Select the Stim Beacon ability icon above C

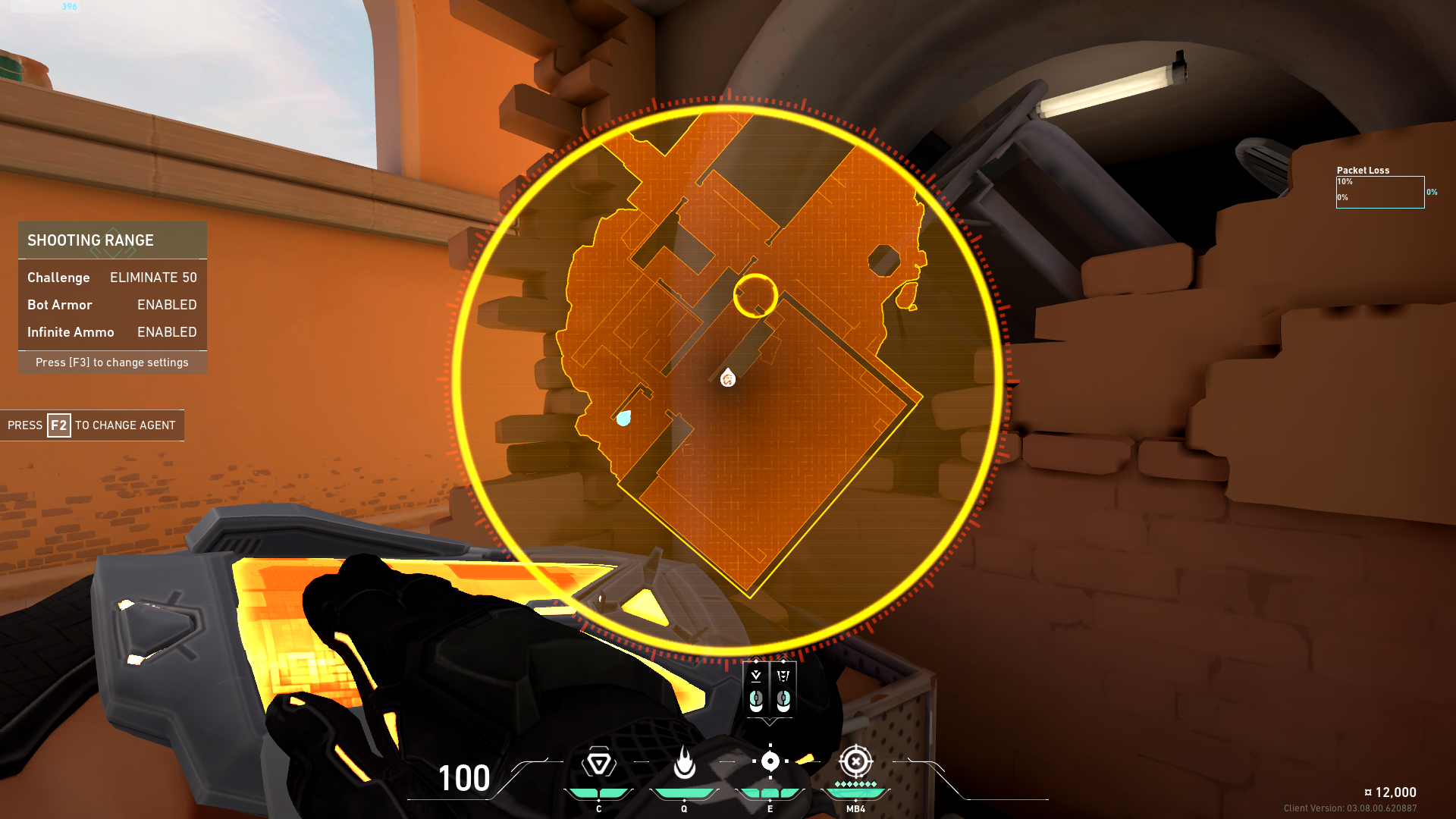pos(598,761)
